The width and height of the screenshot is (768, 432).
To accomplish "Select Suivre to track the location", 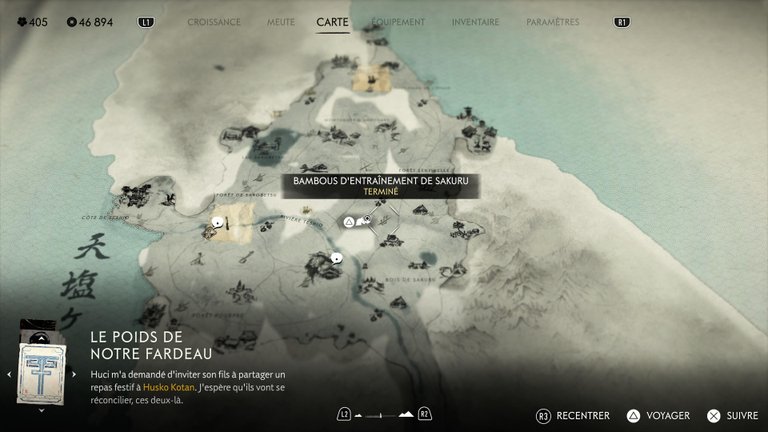I will (732, 415).
